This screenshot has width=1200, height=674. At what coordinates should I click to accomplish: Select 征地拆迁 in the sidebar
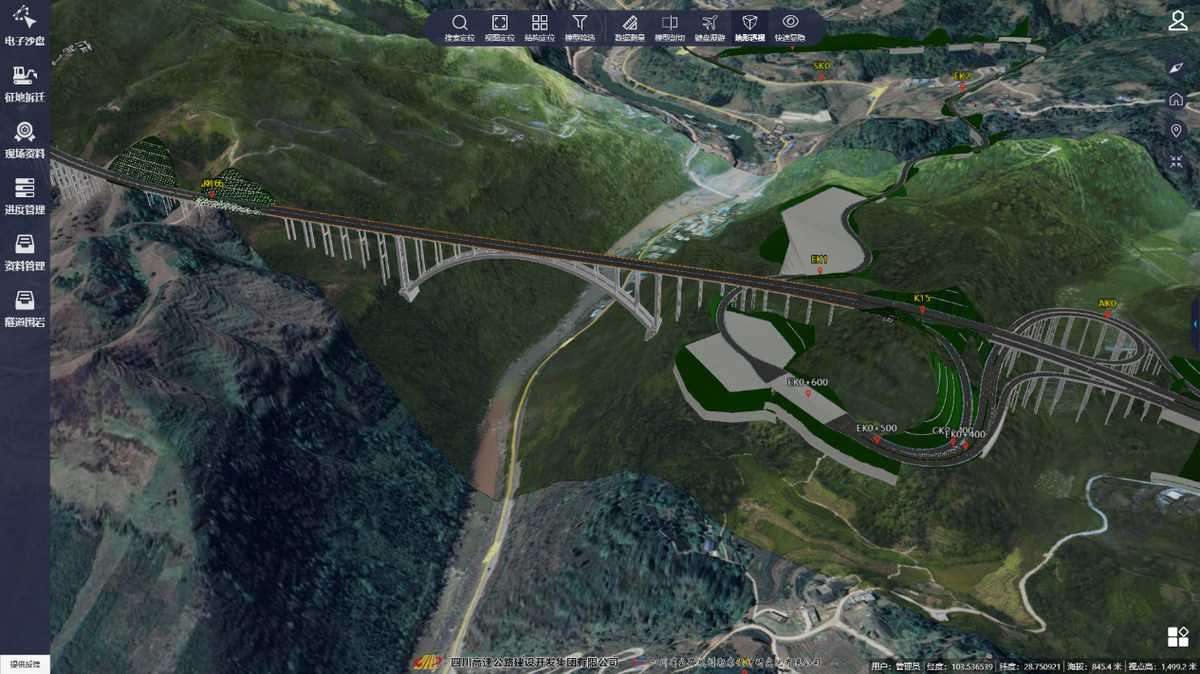(x=24, y=82)
